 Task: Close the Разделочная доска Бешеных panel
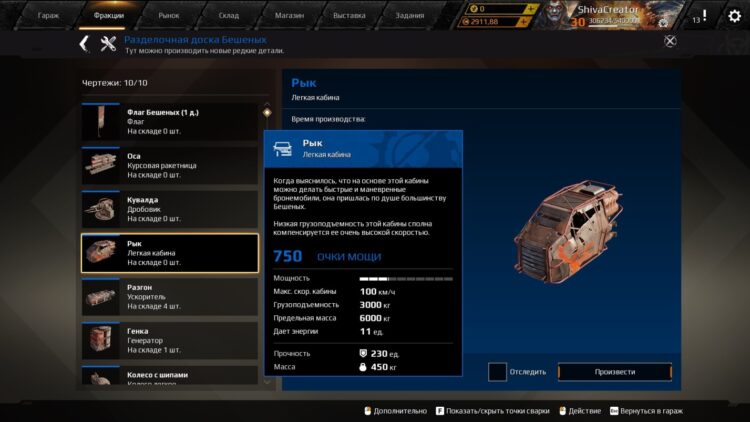[x=670, y=41]
